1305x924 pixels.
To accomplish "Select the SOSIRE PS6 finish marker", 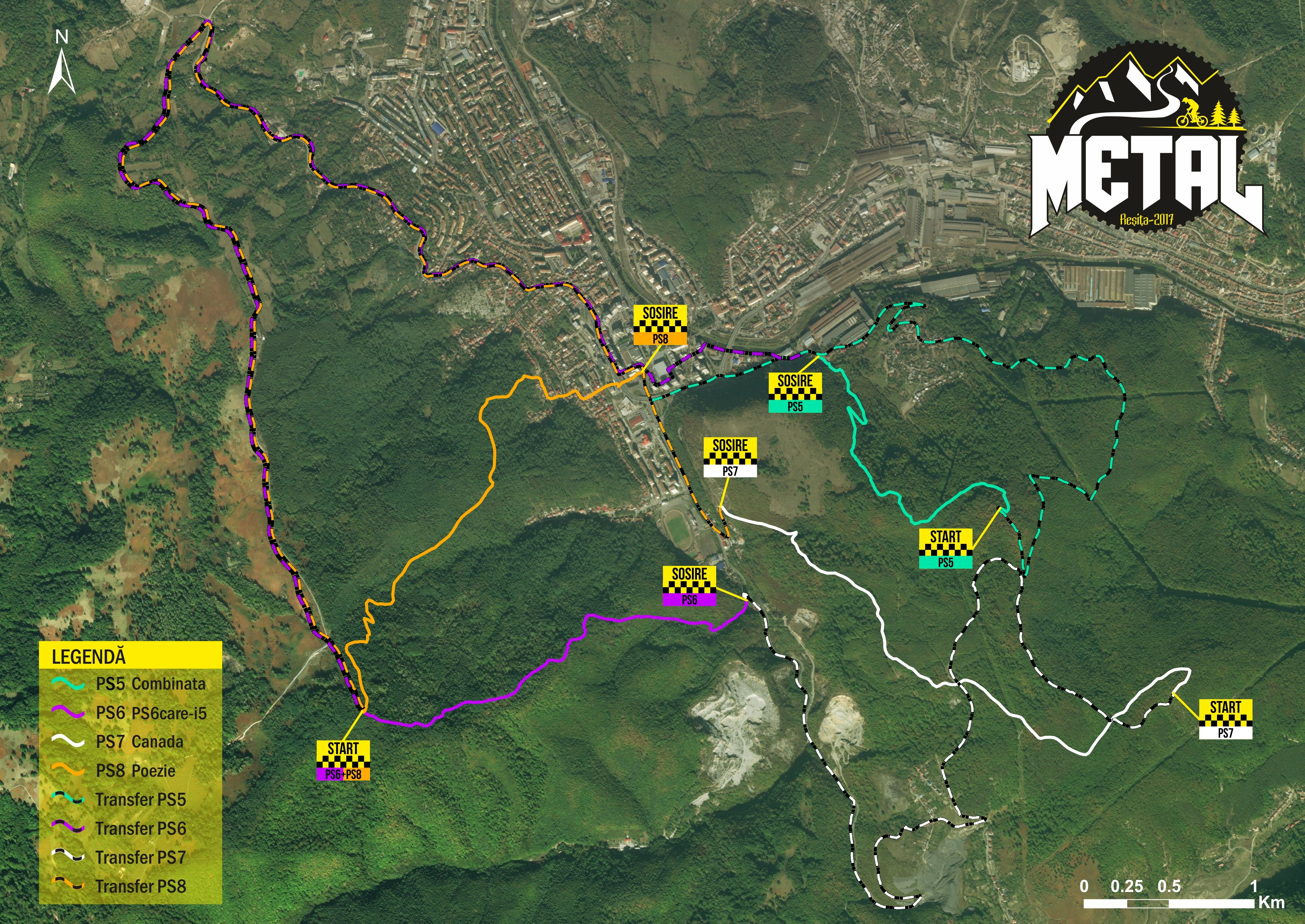I will coord(689,586).
